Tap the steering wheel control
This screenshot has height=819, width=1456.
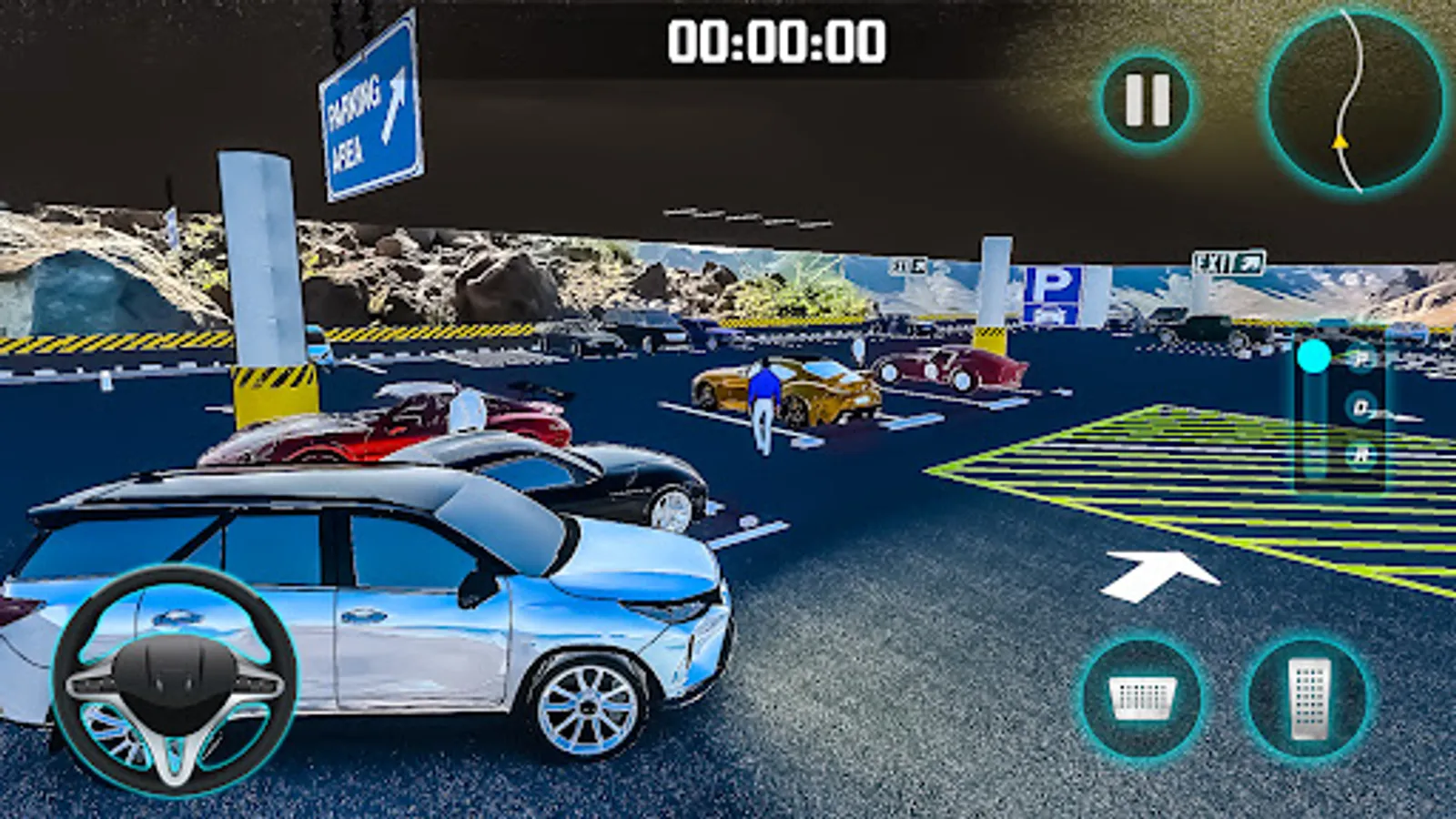click(174, 681)
